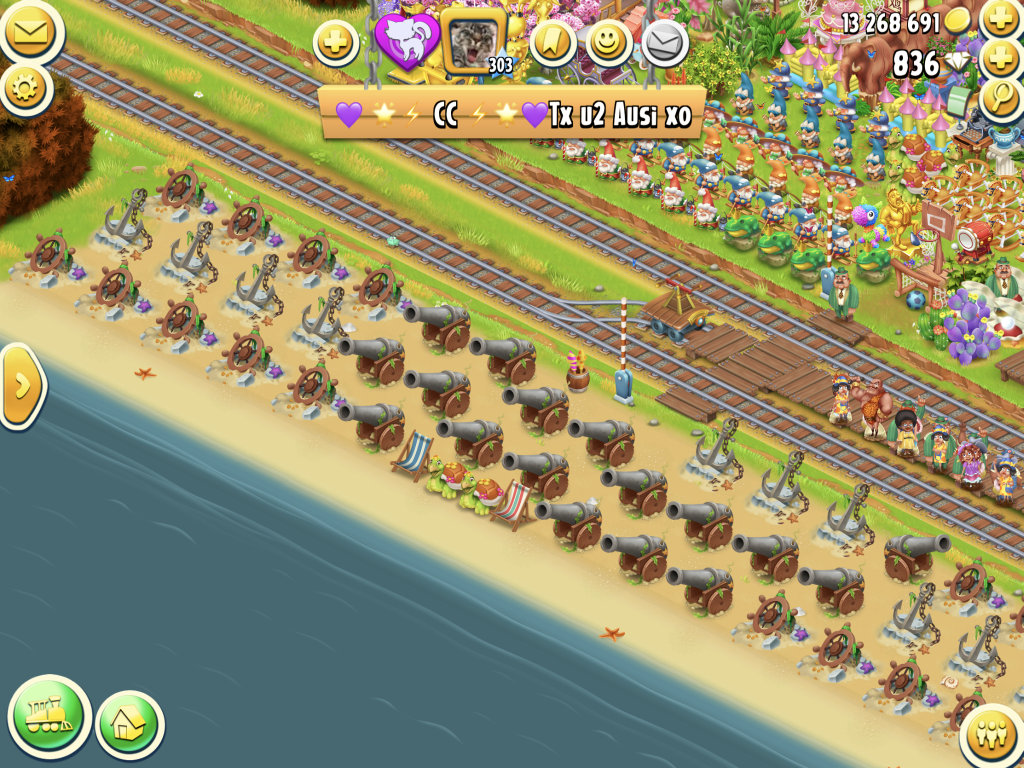Open the friends list button
1024x768 pixels.
[x=993, y=737]
